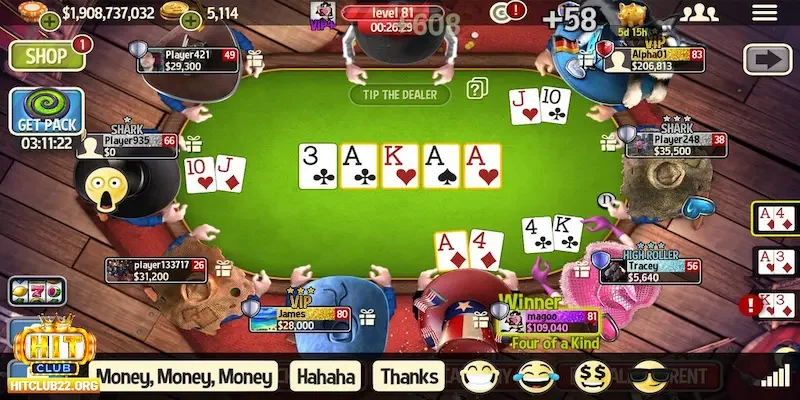Send the laughing-with-tears emoji
The width and height of the screenshot is (800, 400).
532,377
